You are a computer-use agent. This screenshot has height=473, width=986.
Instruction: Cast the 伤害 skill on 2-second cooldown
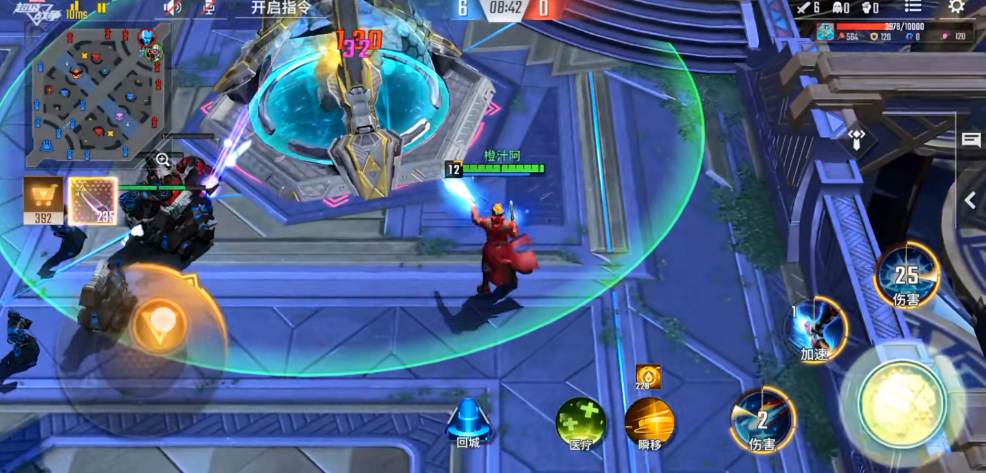click(x=763, y=420)
